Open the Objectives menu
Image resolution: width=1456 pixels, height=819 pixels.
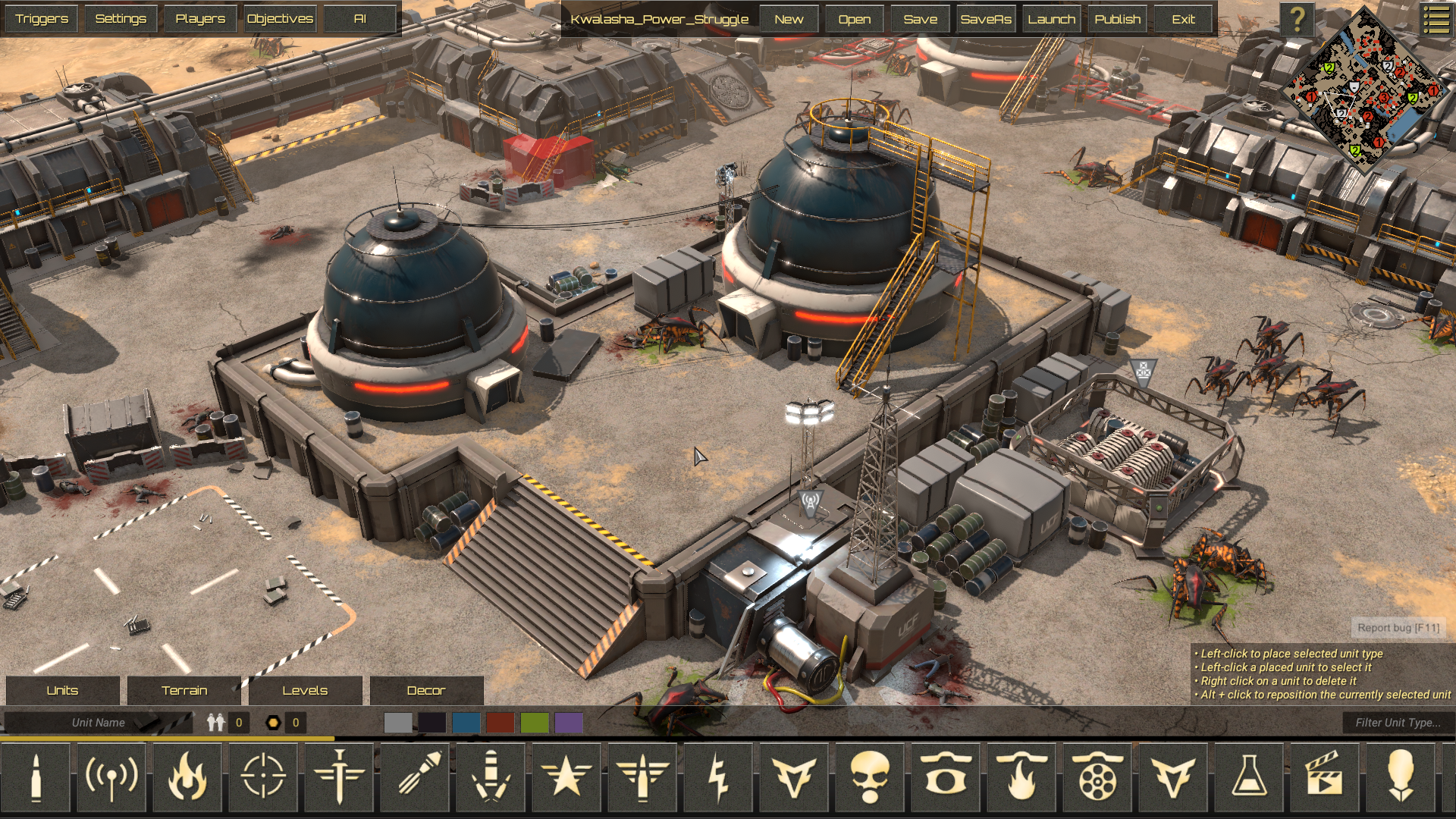point(280,19)
